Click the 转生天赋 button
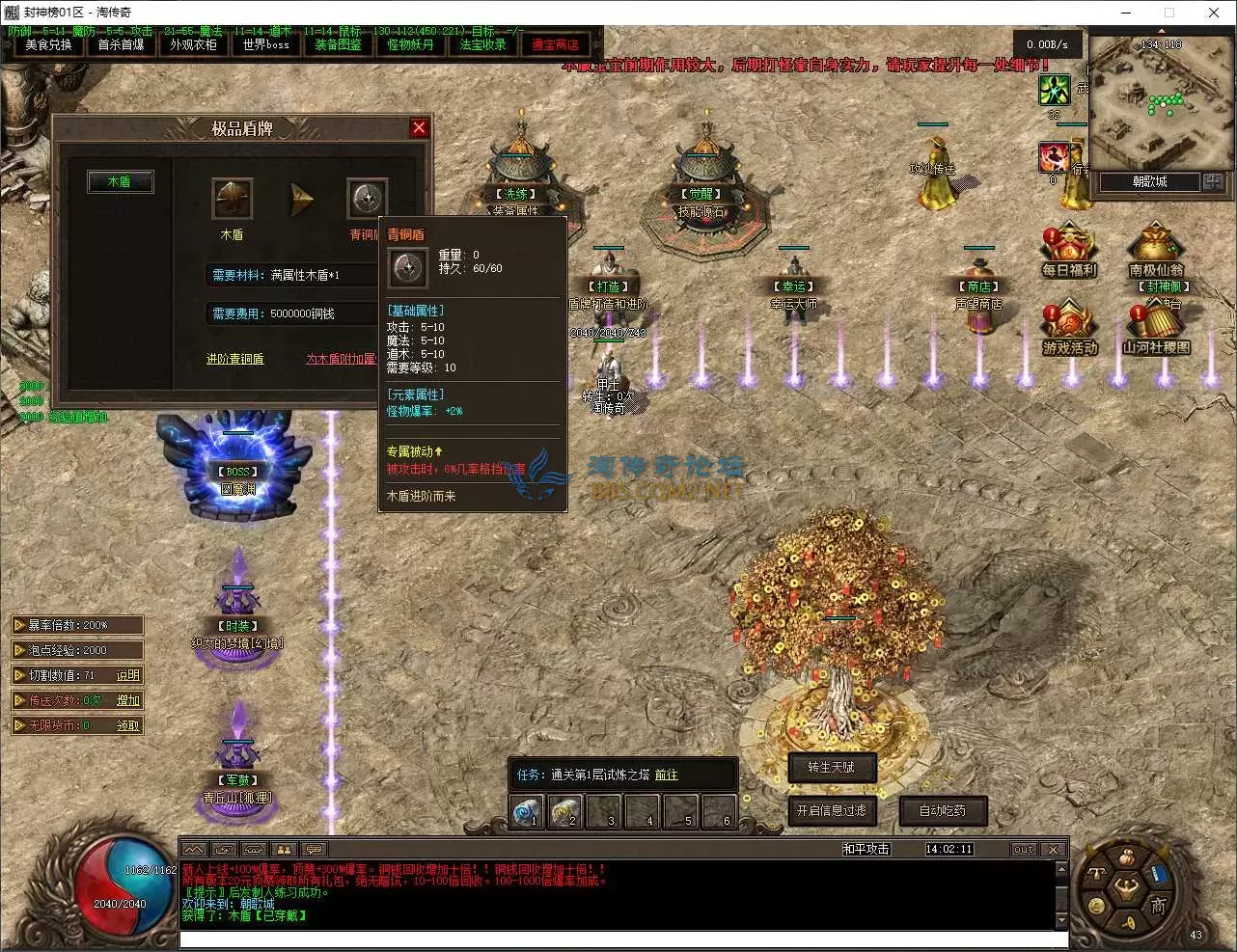This screenshot has width=1237, height=952. [831, 768]
